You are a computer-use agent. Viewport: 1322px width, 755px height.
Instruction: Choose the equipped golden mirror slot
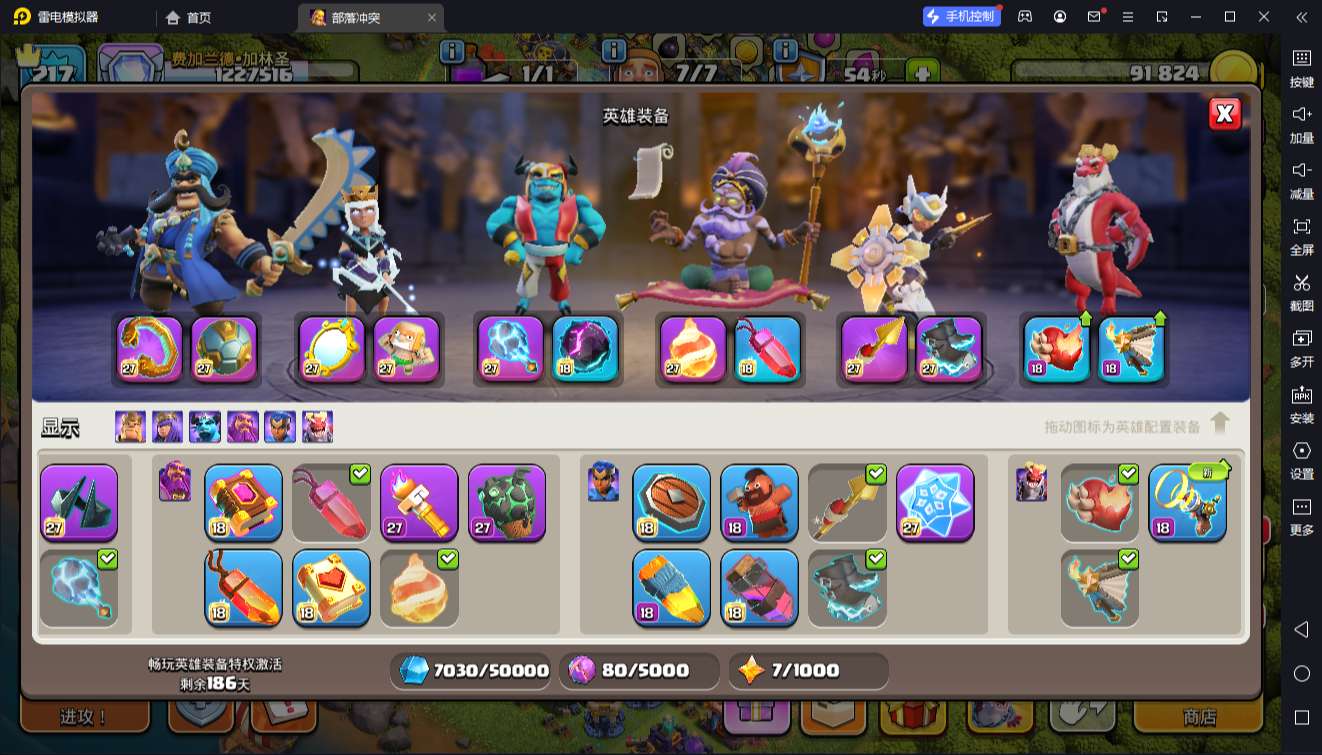(332, 349)
